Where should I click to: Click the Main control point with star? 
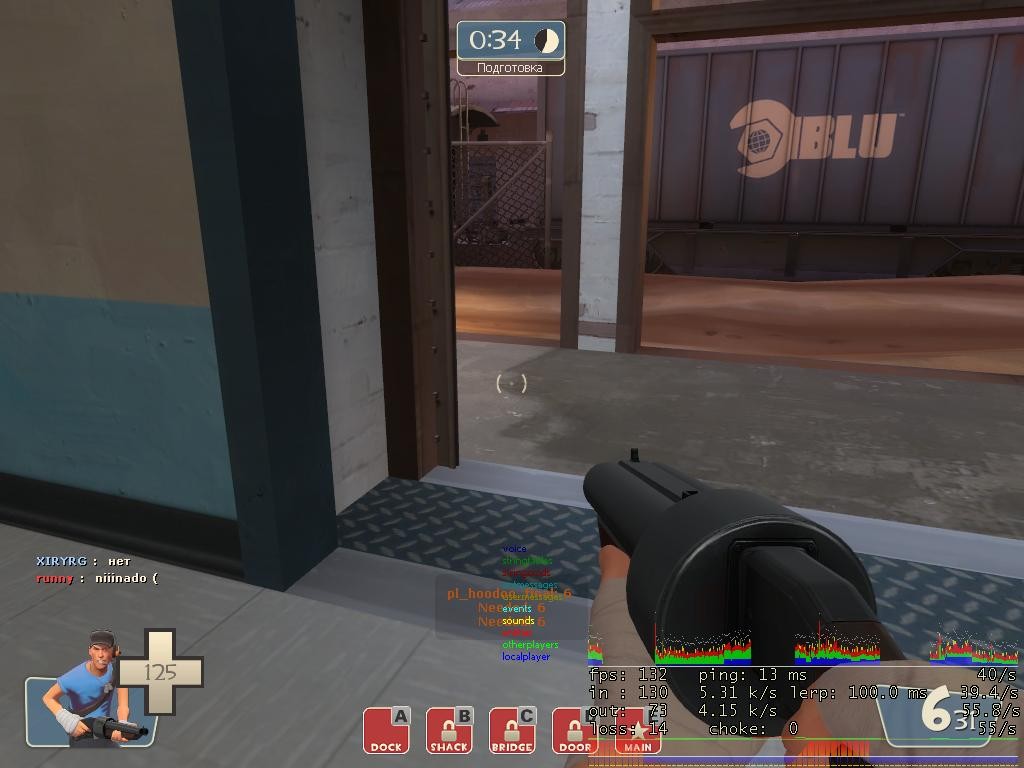[637, 732]
